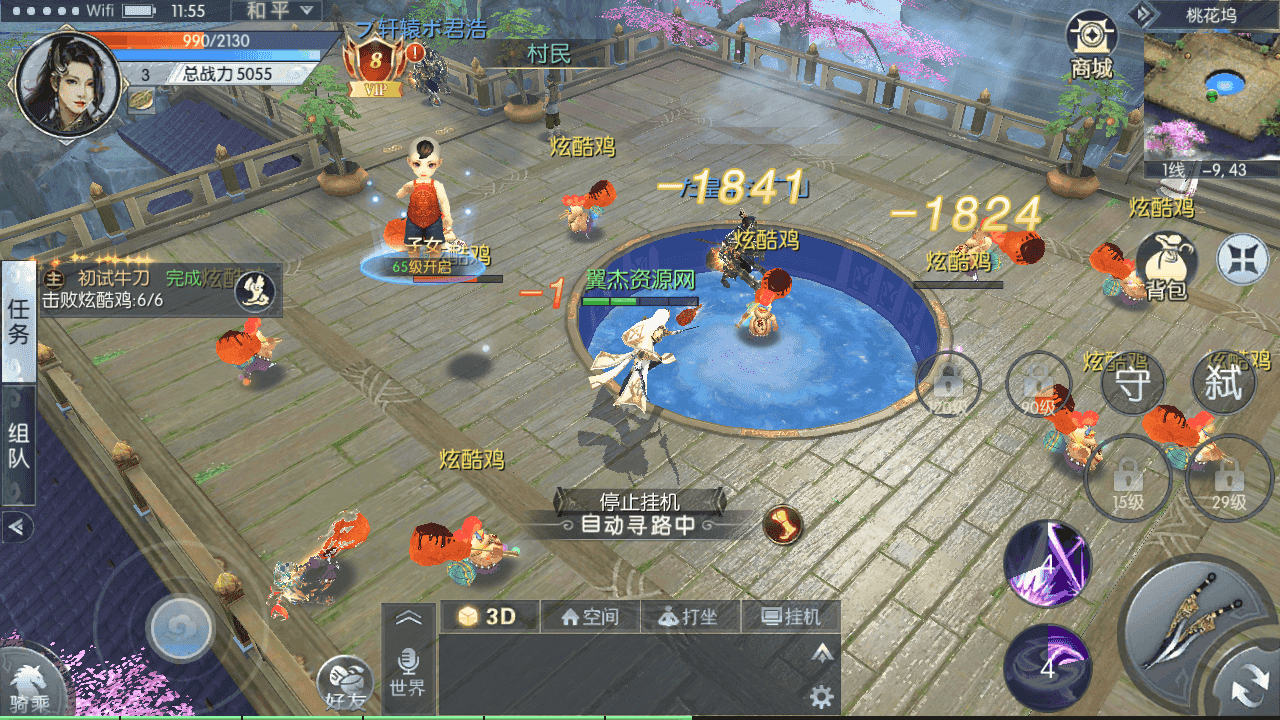Toggle the 挂机 auto-battle button
Screen dimensions: 1280x720
(x=790, y=617)
